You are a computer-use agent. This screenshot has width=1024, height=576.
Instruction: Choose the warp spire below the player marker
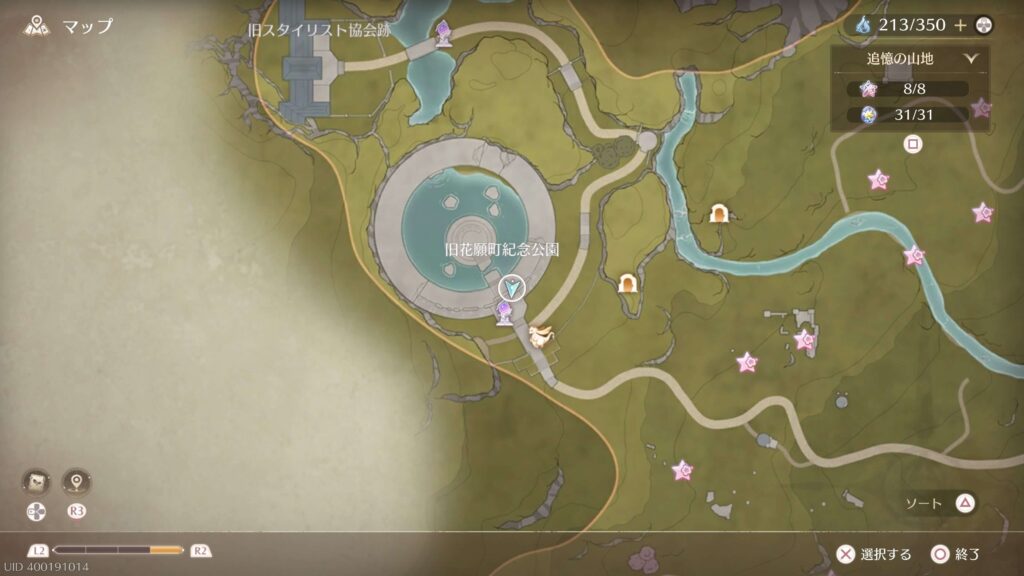506,315
